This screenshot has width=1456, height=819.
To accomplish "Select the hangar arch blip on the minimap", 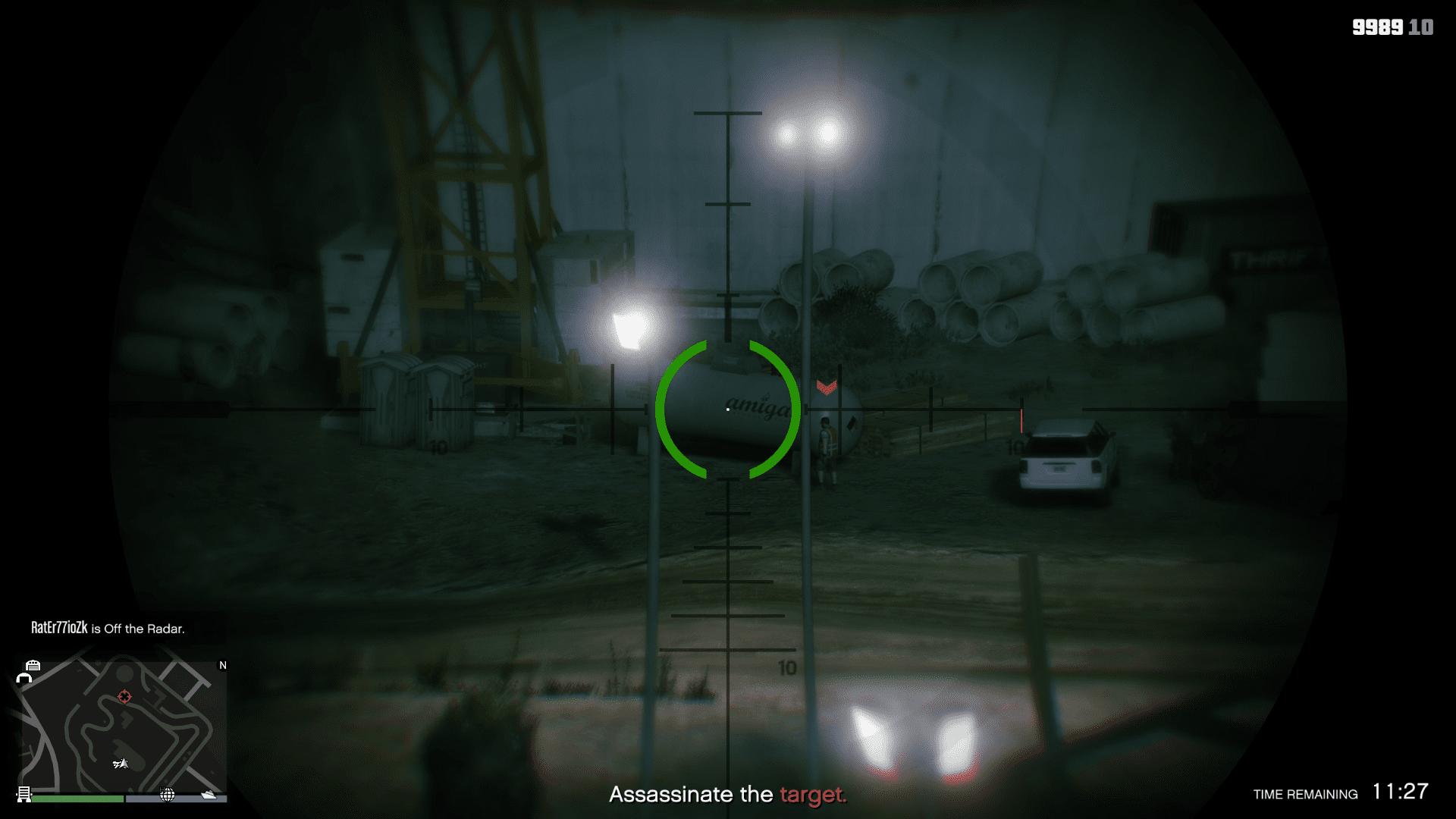I will 24,678.
